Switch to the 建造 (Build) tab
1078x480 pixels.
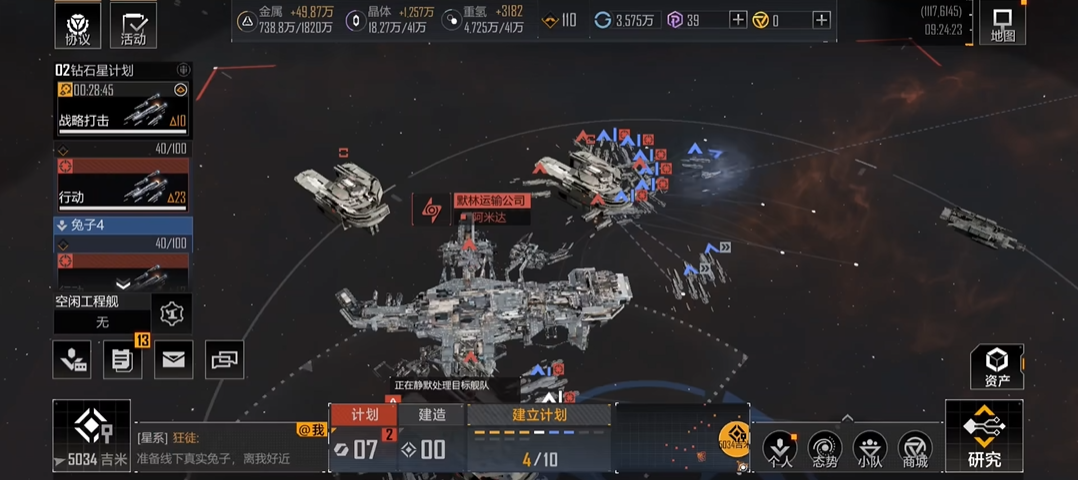coord(432,415)
